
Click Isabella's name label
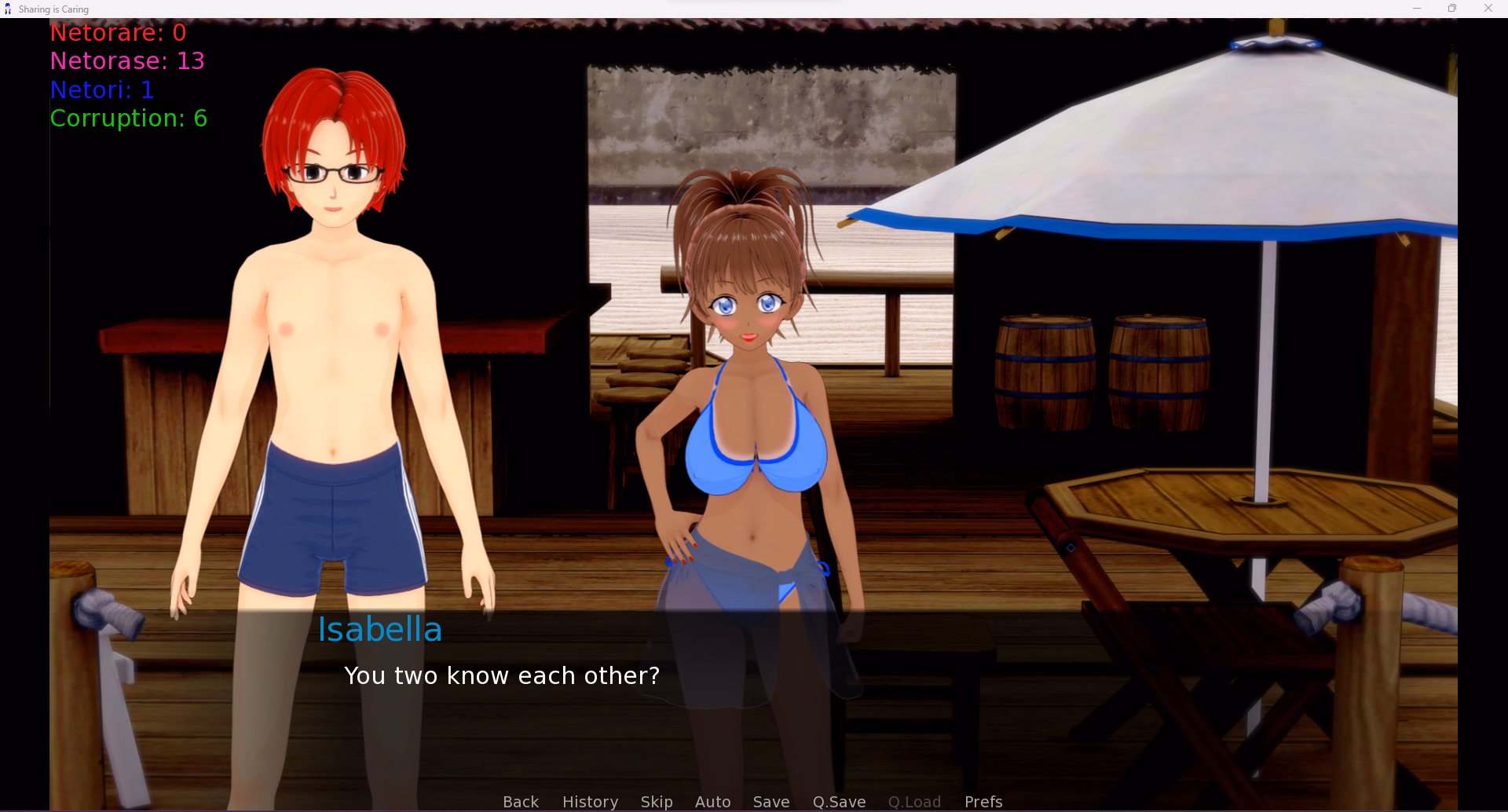380,628
